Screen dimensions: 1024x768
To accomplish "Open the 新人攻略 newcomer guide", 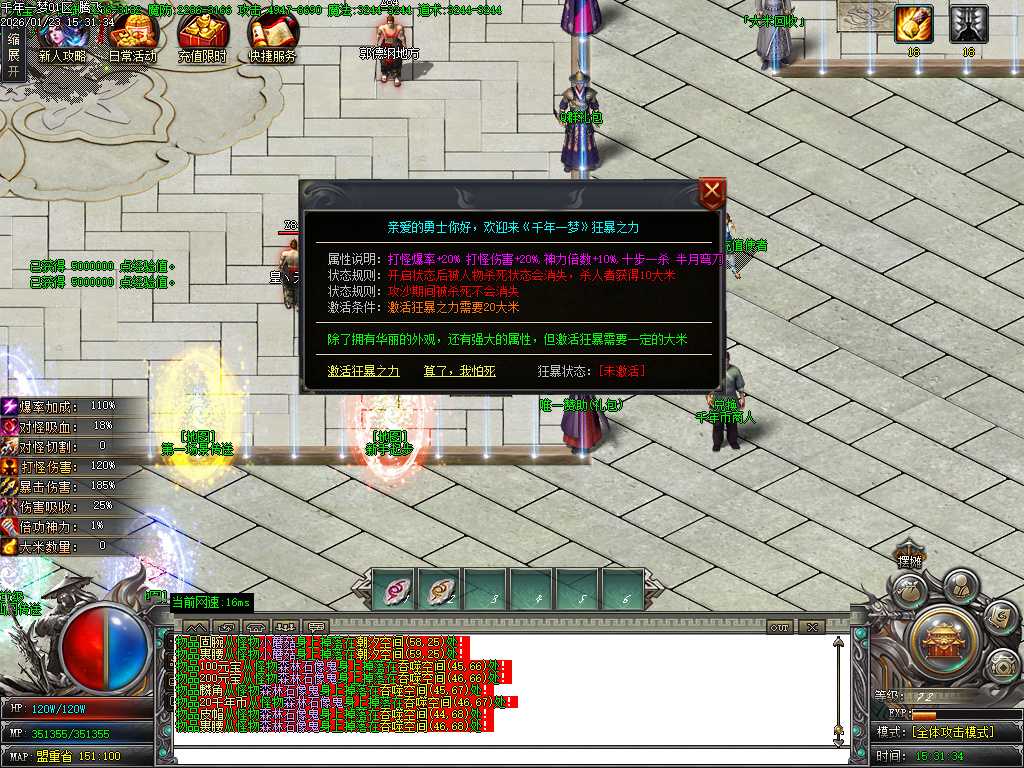I will coord(61,40).
